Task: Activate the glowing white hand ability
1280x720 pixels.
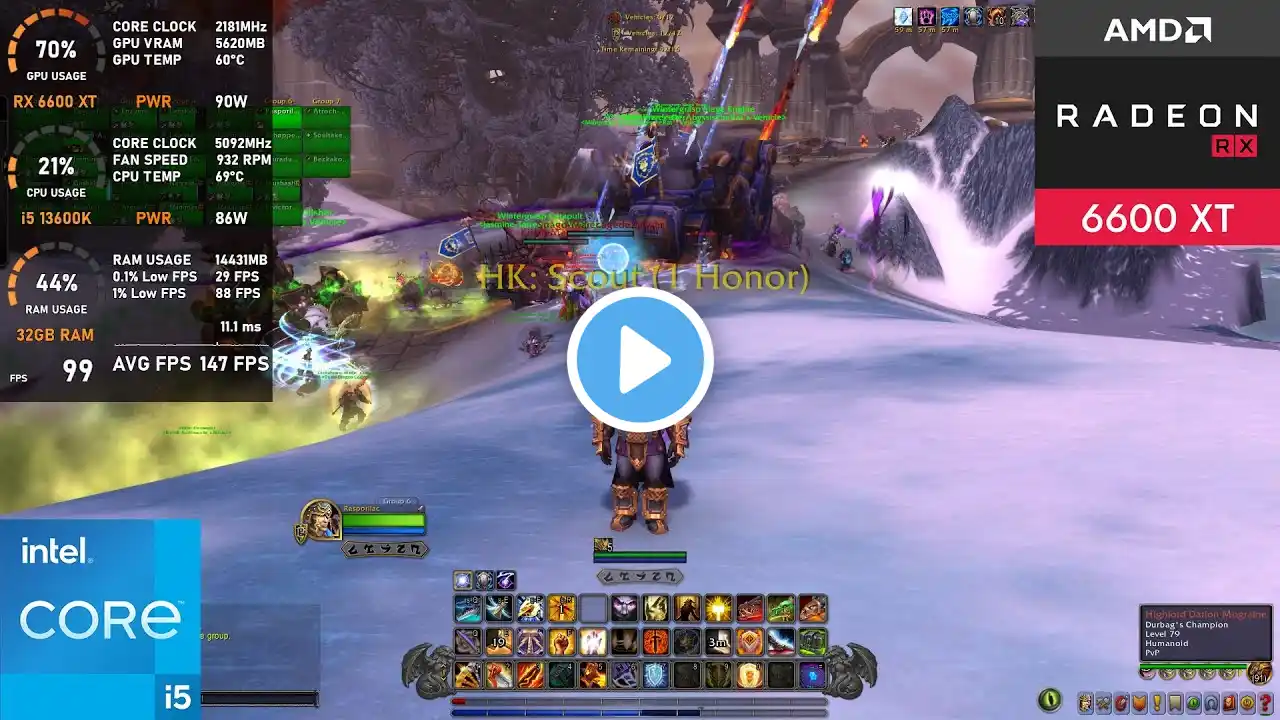Action: pos(593,641)
